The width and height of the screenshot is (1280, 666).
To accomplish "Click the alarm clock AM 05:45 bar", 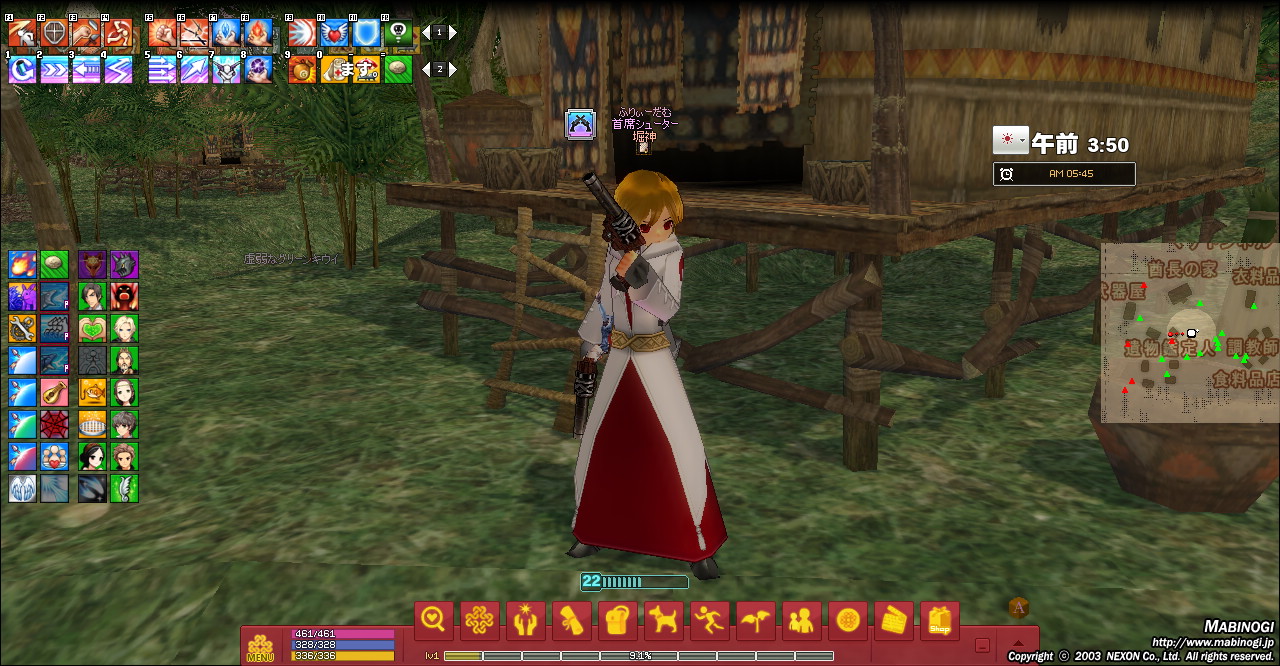I will click(x=1064, y=174).
